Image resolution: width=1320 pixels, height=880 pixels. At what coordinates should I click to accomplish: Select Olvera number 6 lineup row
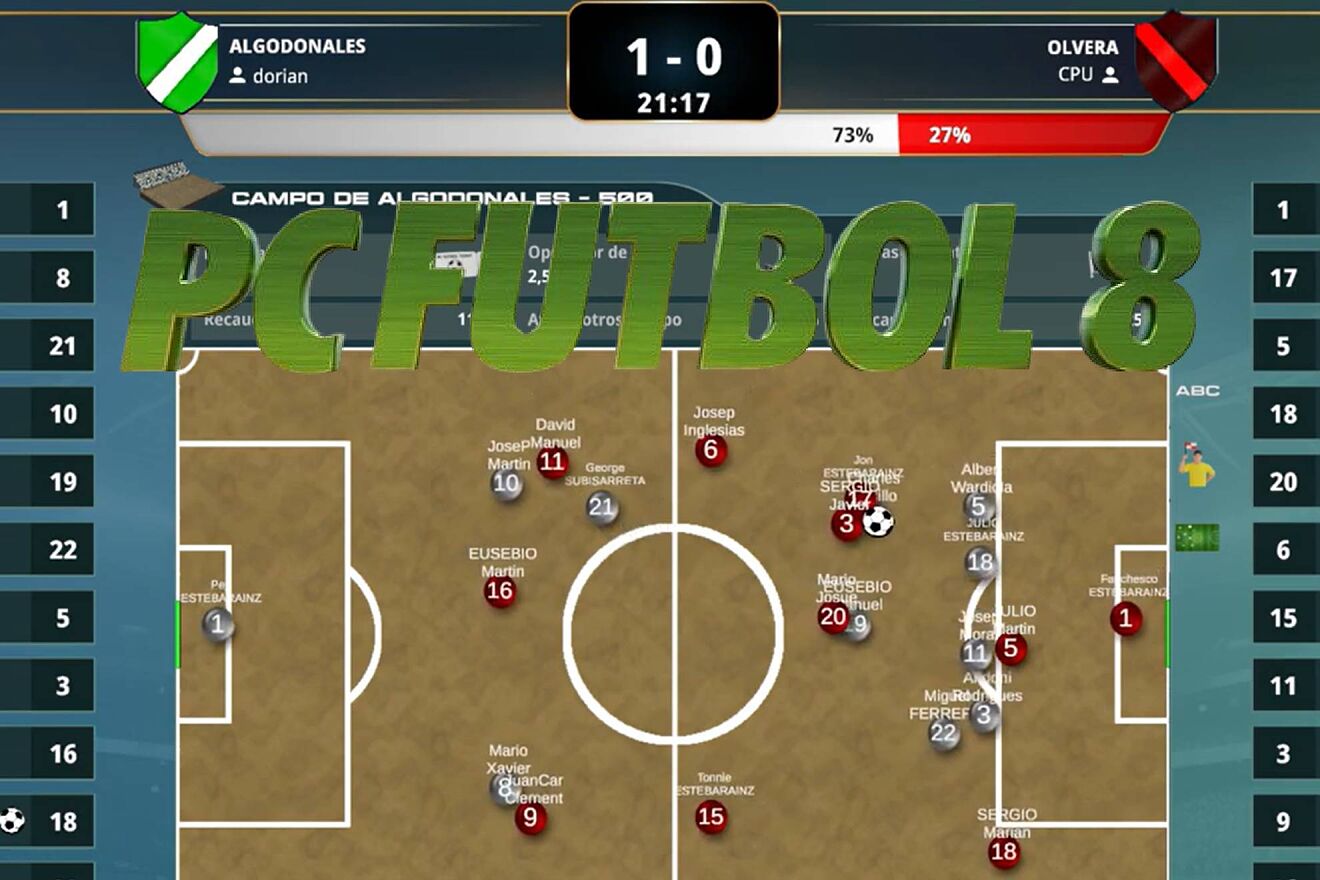1283,550
